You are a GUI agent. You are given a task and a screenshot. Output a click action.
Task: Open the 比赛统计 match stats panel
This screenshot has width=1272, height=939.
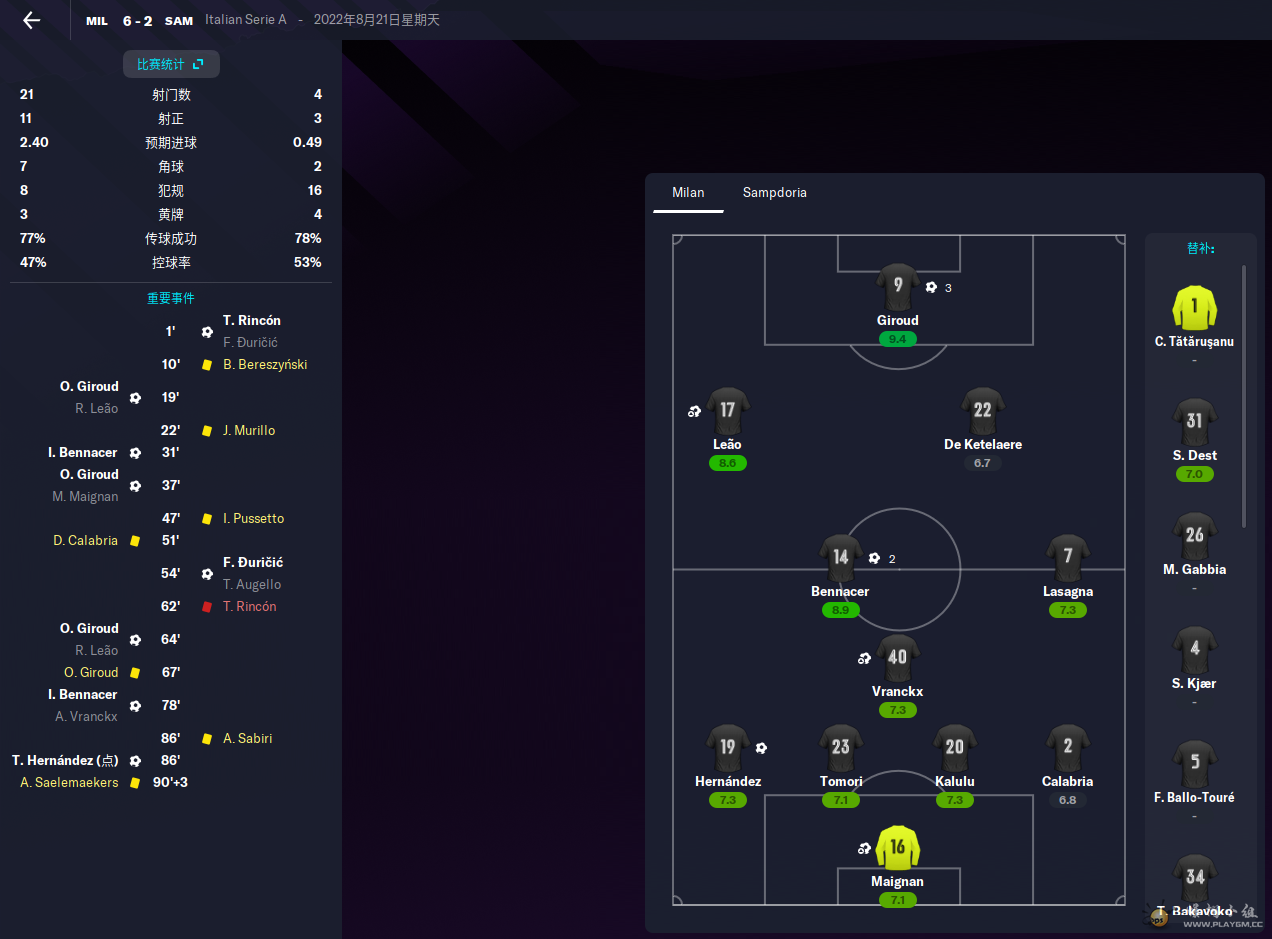(171, 64)
